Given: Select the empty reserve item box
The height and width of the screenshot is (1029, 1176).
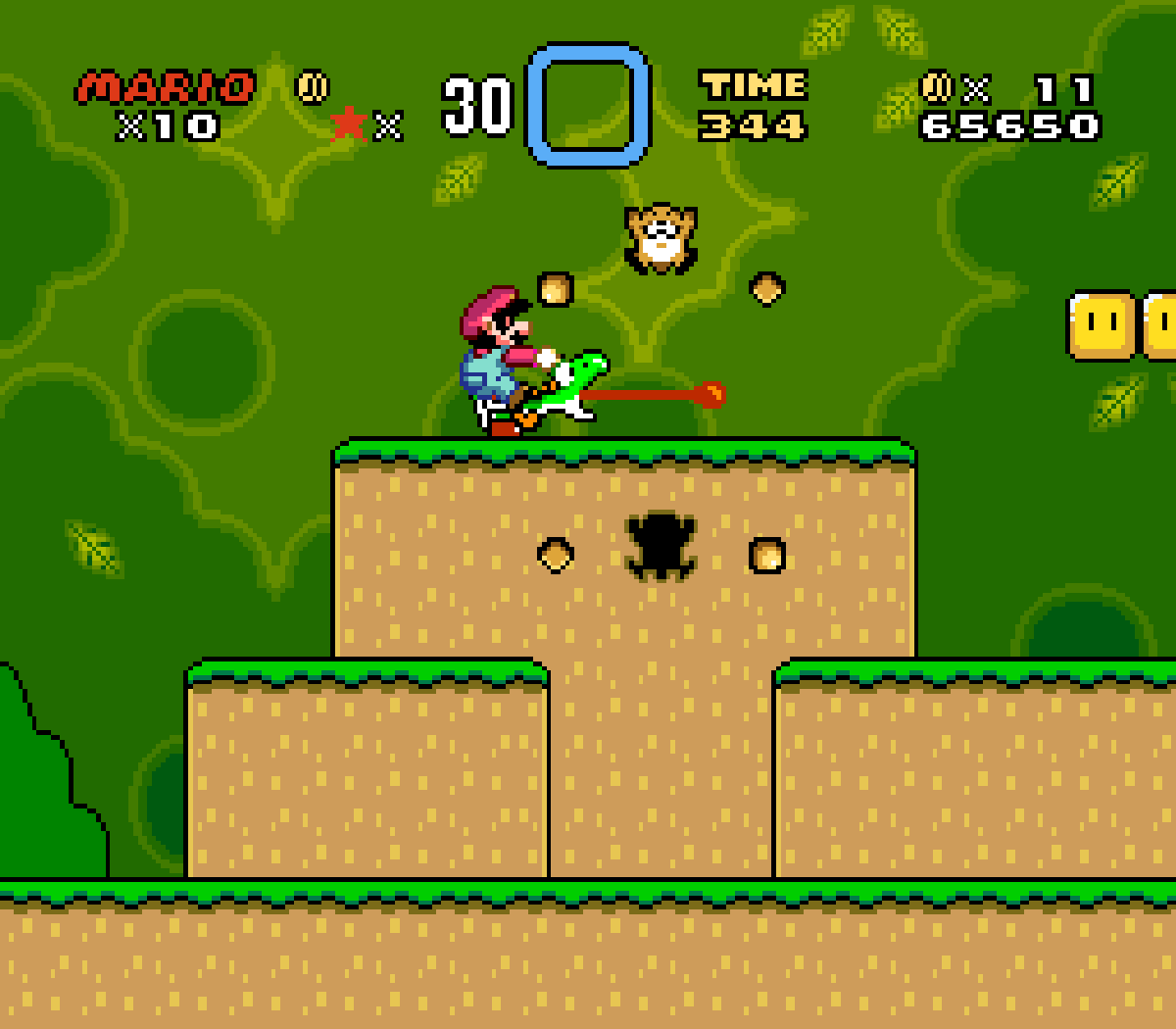Looking at the screenshot, I should (588, 105).
